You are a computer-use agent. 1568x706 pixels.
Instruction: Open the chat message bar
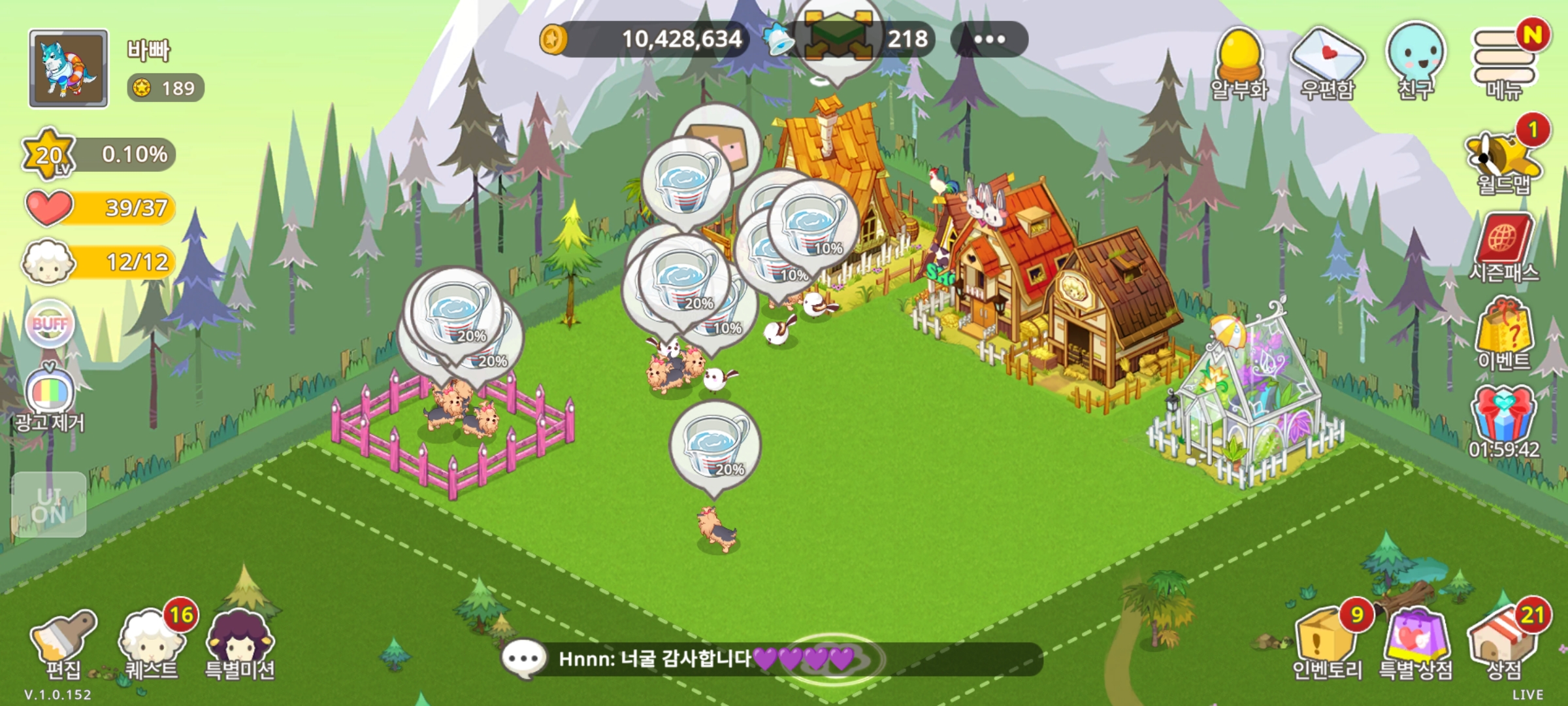(x=771, y=659)
